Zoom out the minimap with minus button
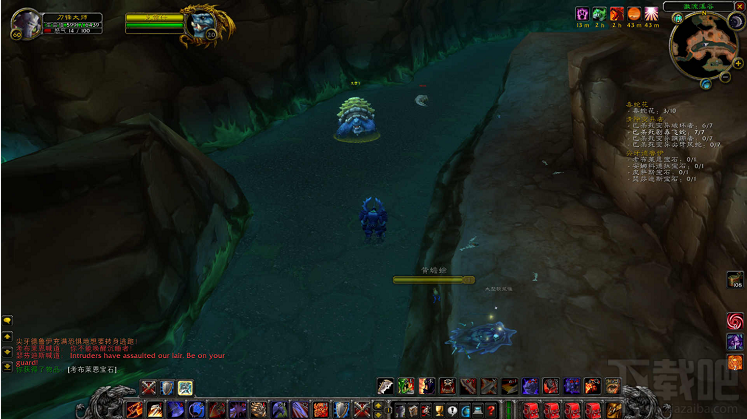This screenshot has height=419, width=747. [724, 76]
